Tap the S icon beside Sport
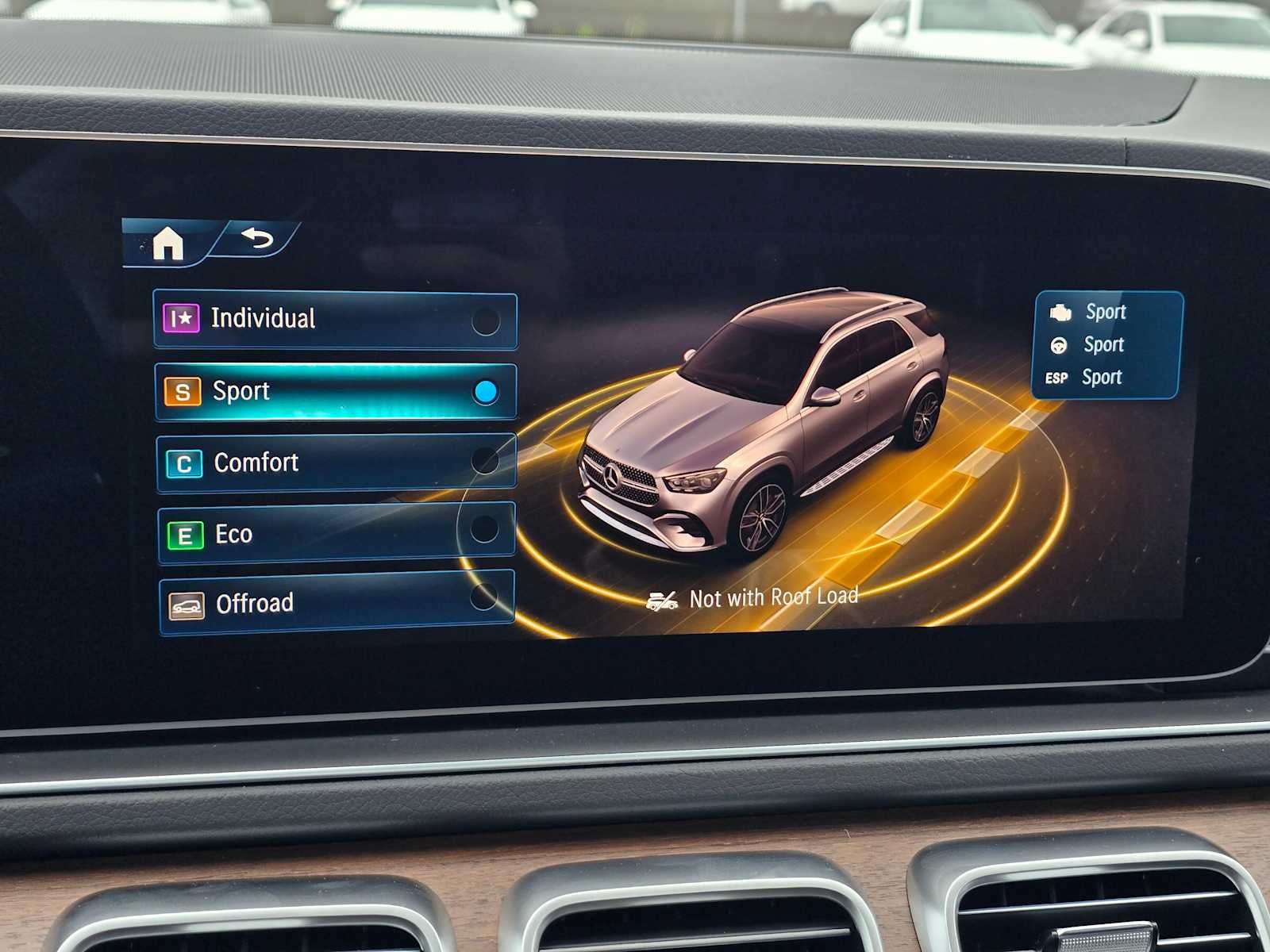The width and height of the screenshot is (1270, 952). point(183,390)
